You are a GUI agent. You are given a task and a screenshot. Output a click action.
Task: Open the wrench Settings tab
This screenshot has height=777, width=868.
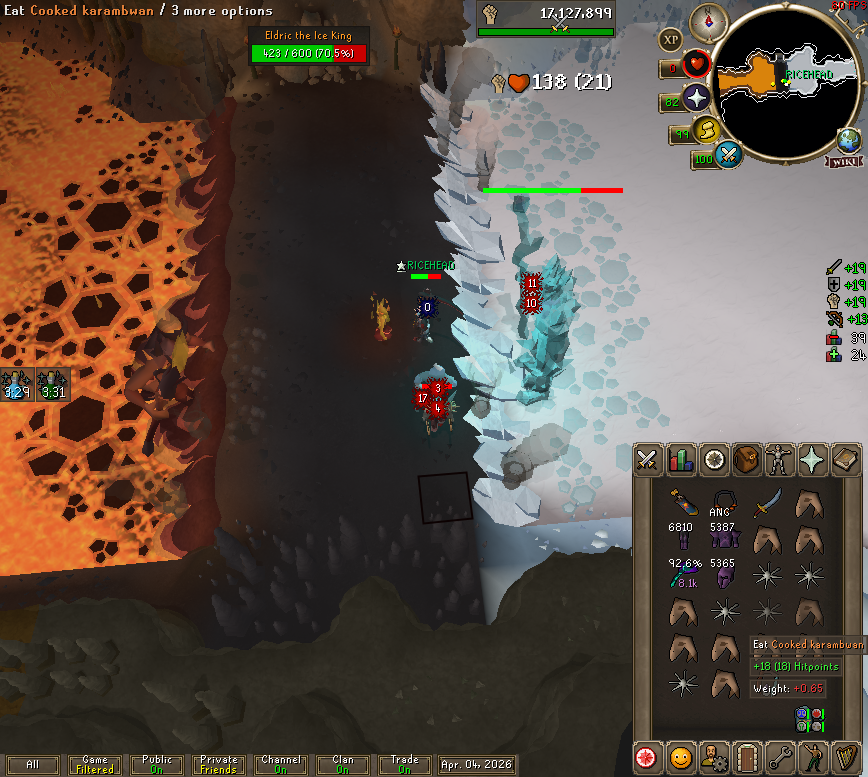[779, 755]
